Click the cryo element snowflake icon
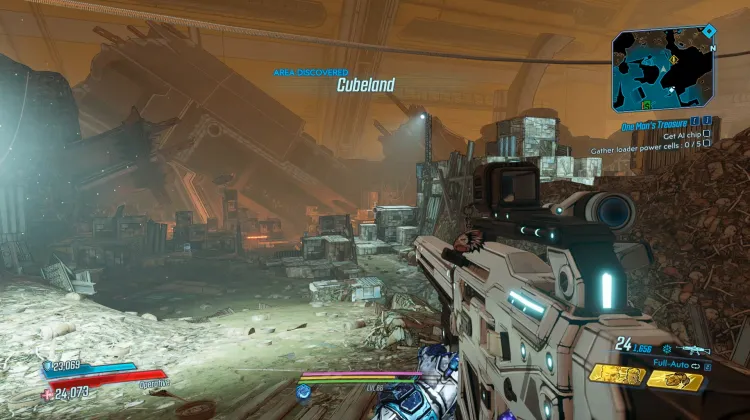750x420 pixels. tap(665, 350)
